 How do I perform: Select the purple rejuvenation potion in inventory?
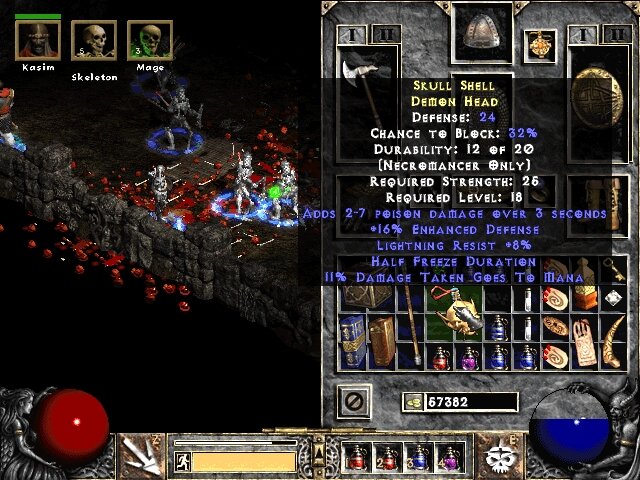(x=469, y=356)
